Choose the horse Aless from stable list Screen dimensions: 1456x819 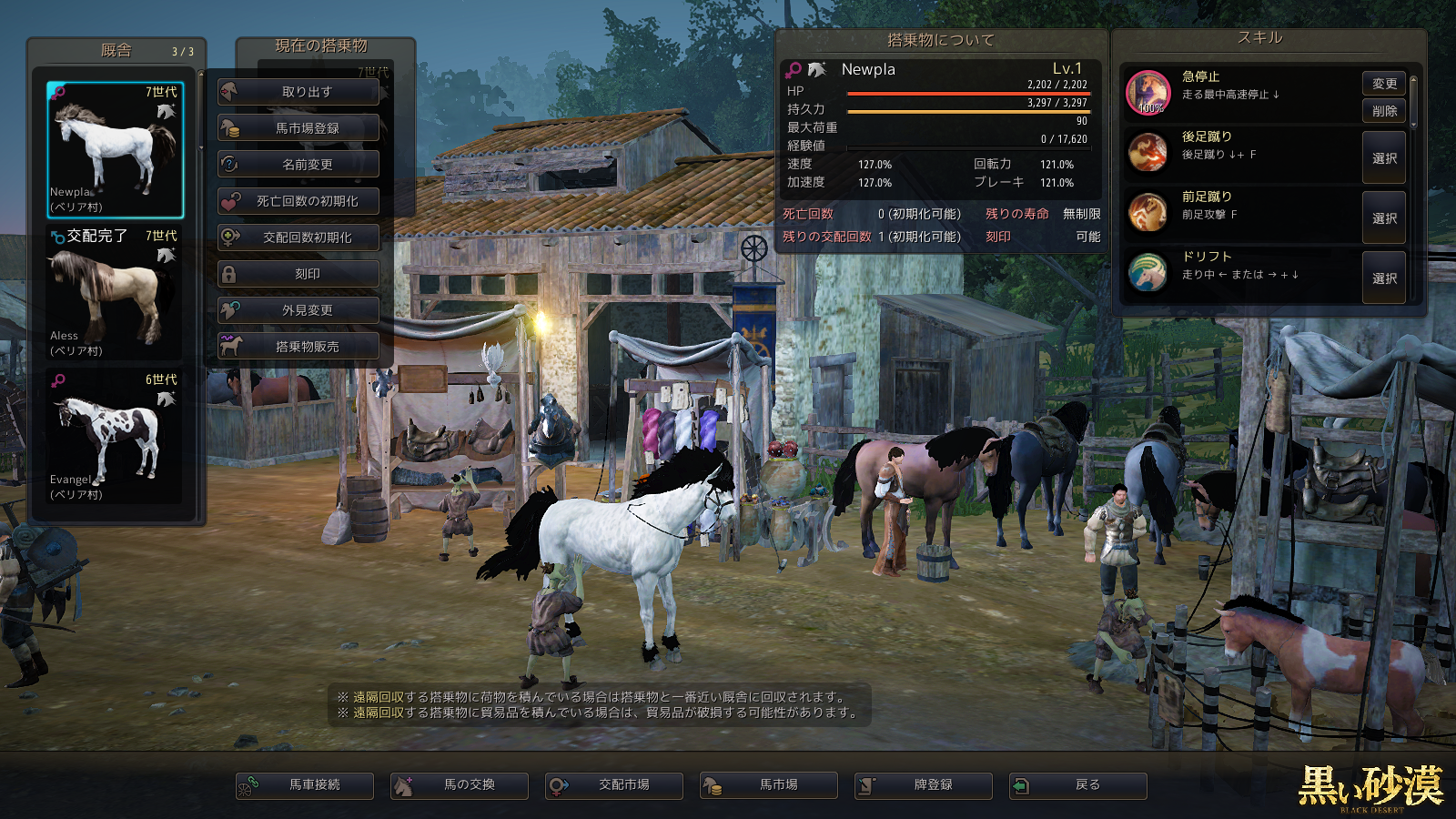click(115, 293)
